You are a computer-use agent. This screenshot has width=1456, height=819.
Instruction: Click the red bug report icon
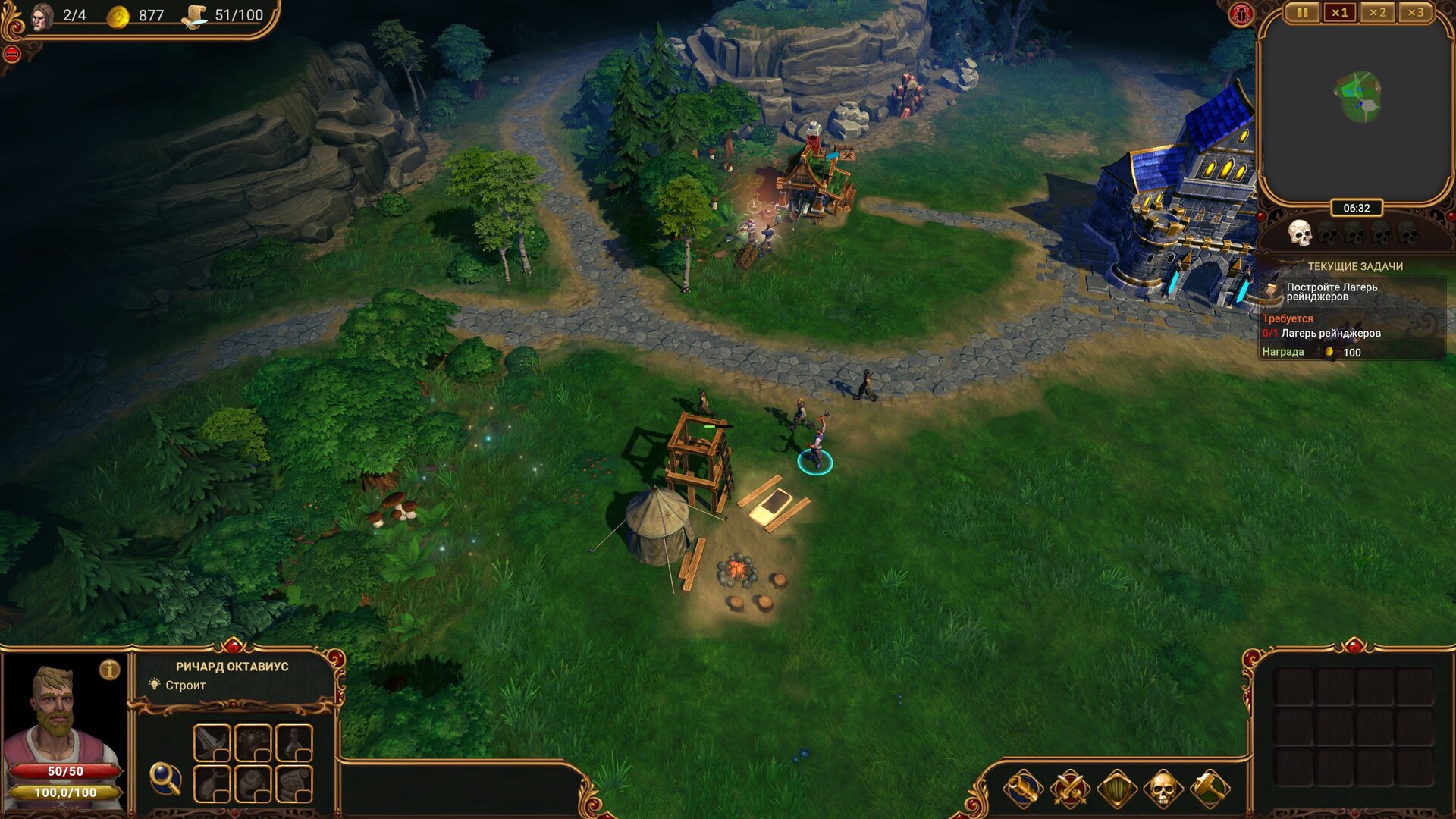pyautogui.click(x=1241, y=14)
